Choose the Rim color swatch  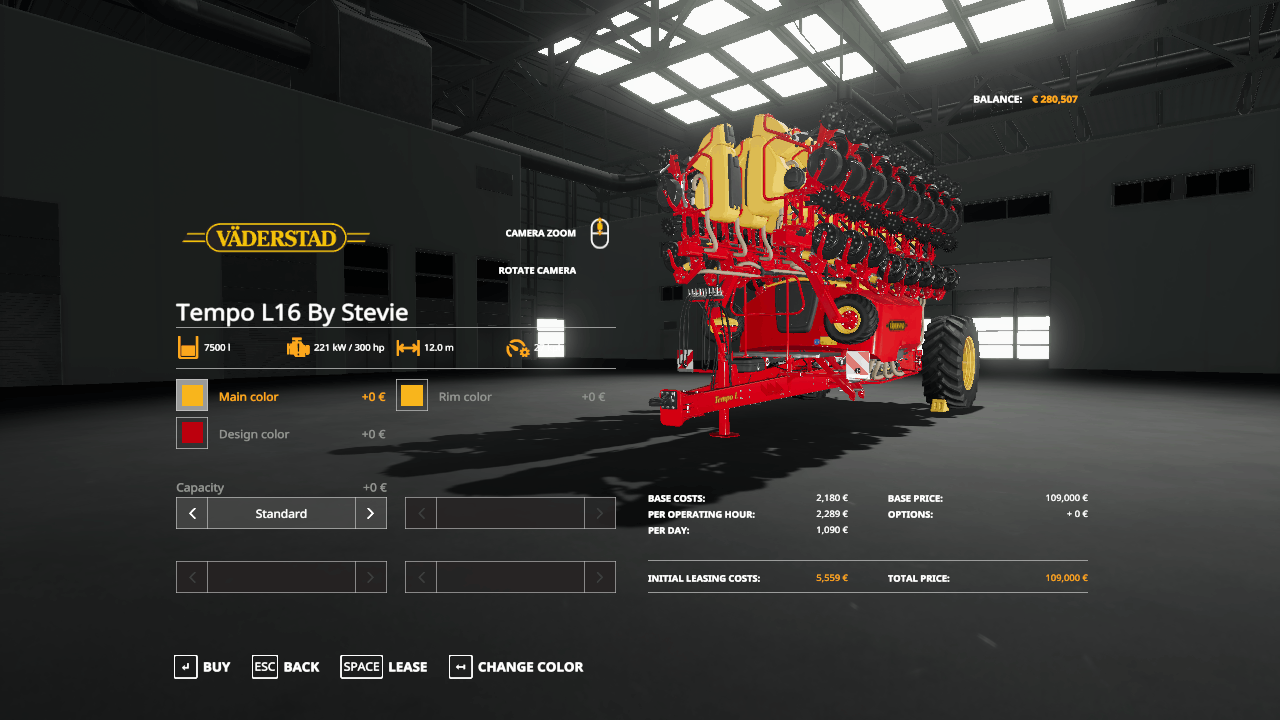click(x=412, y=395)
